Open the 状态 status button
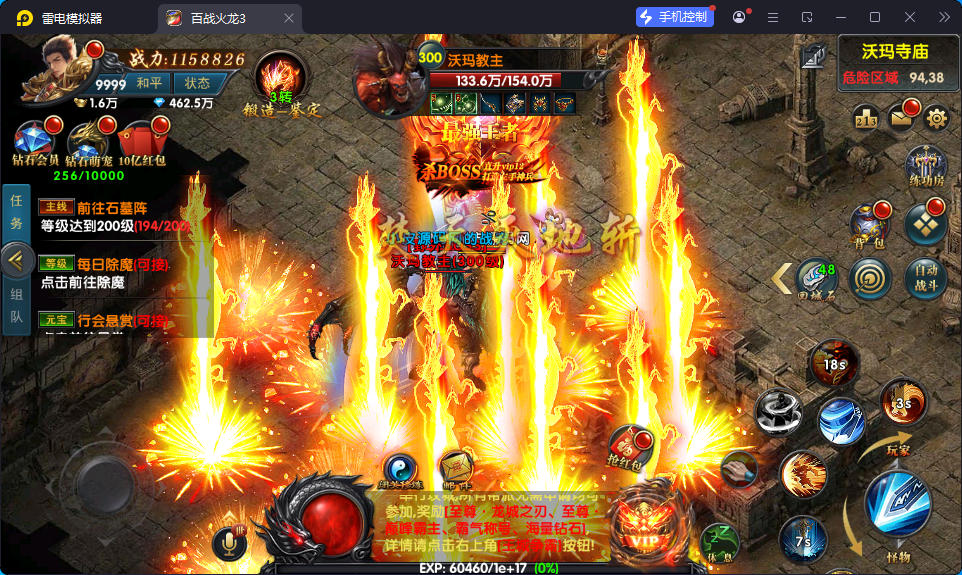 (x=198, y=83)
